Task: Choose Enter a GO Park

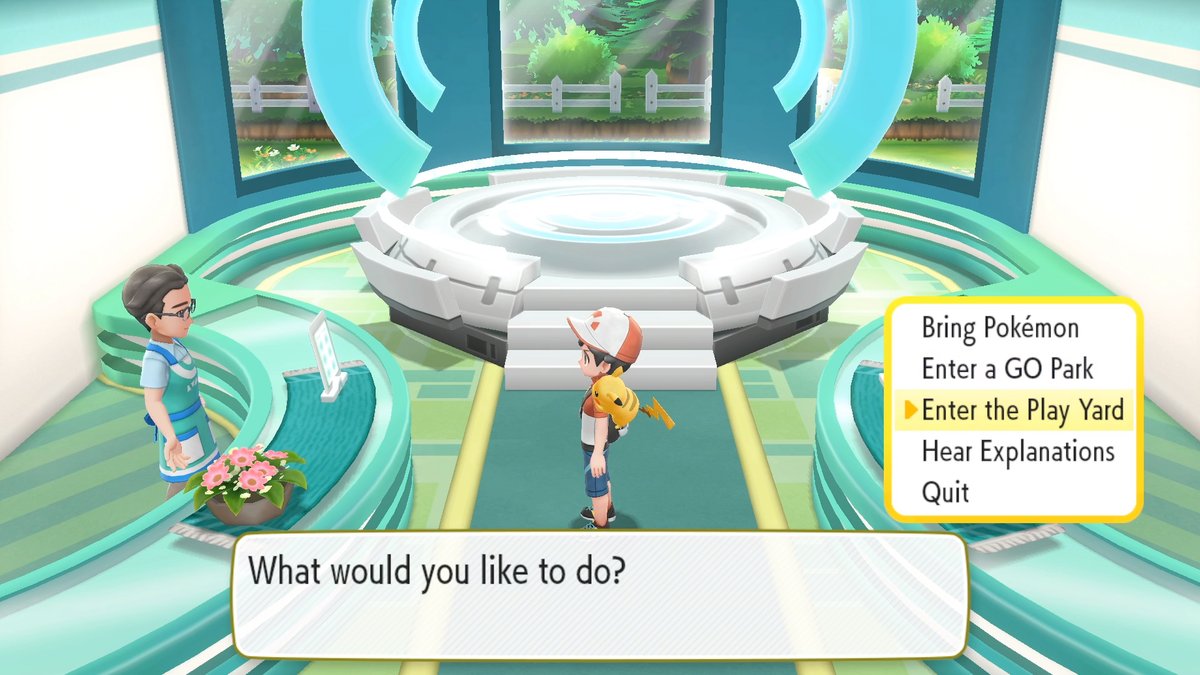Action: click(1007, 369)
